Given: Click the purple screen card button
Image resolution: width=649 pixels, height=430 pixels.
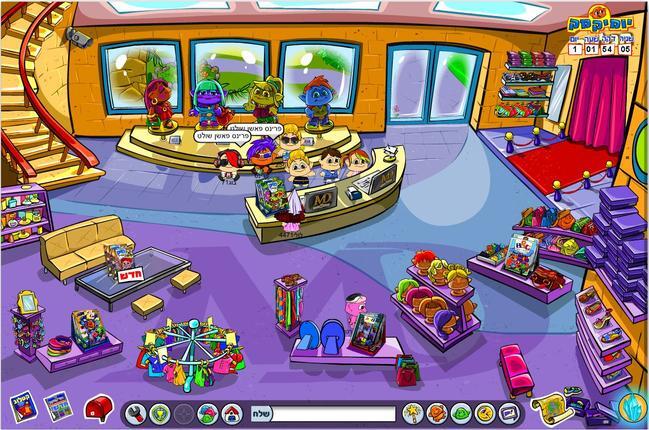Looking at the screenshot, I should [x=510, y=413].
